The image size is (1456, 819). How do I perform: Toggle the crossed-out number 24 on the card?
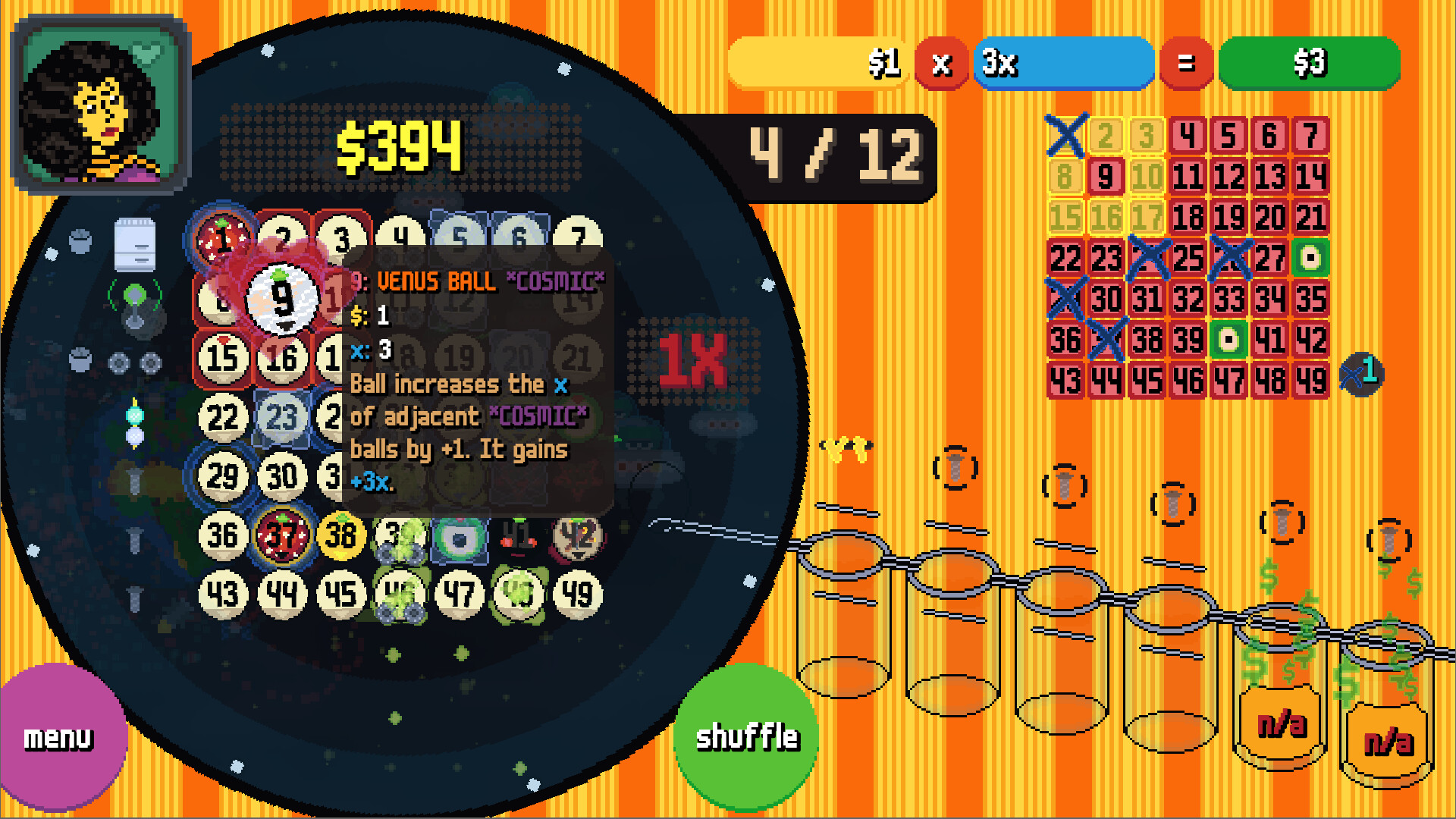[1149, 256]
